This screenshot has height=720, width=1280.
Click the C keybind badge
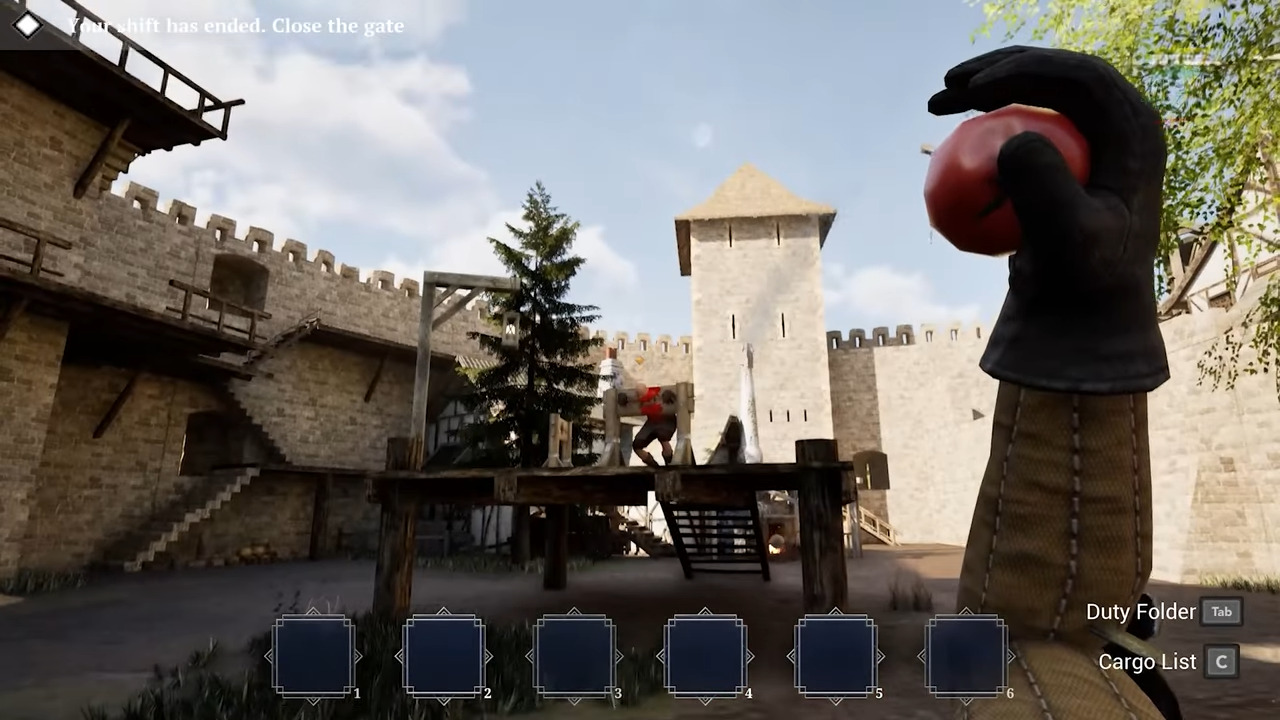(x=1221, y=662)
